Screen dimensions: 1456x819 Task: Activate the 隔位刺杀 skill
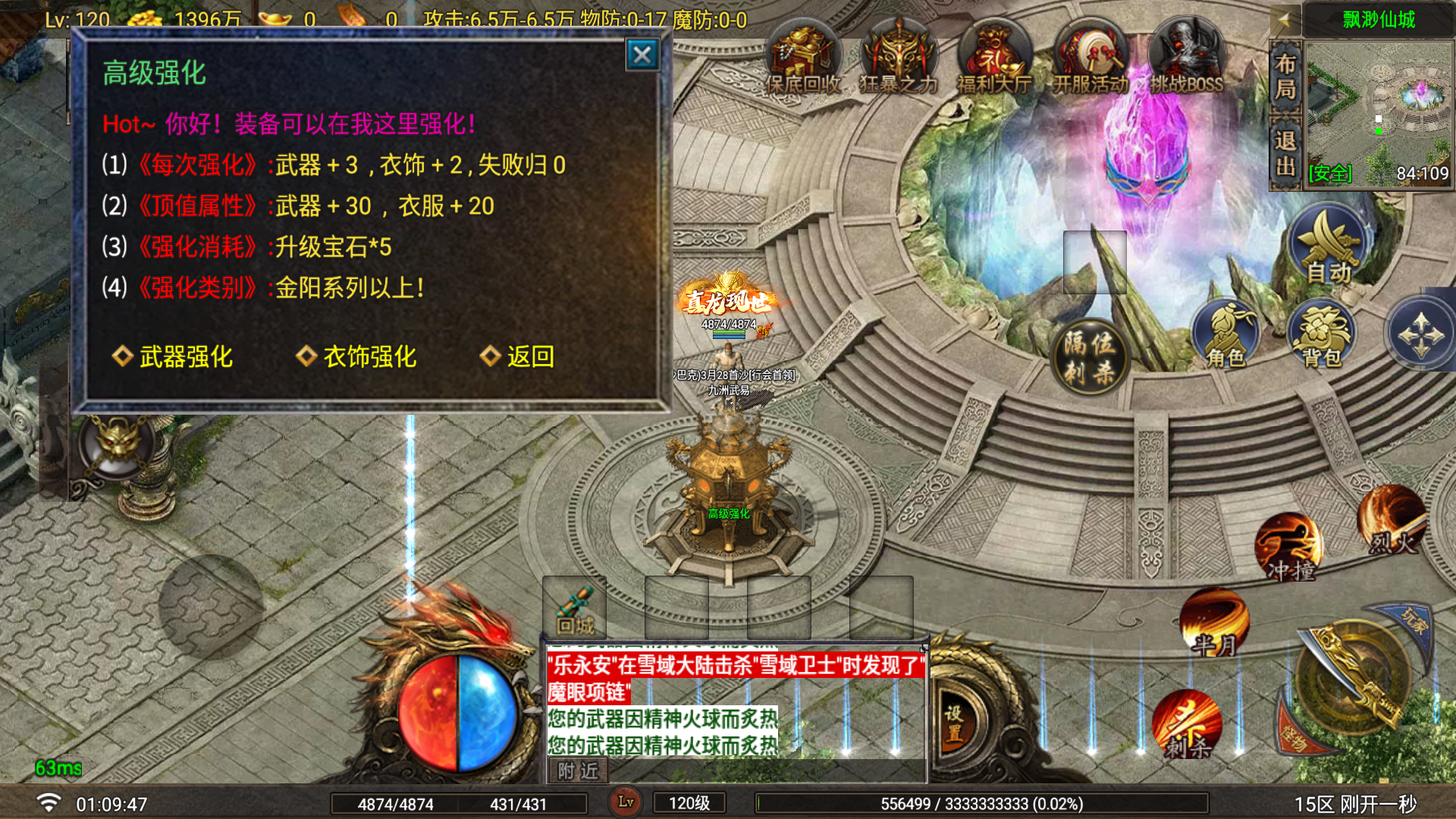point(1090,356)
